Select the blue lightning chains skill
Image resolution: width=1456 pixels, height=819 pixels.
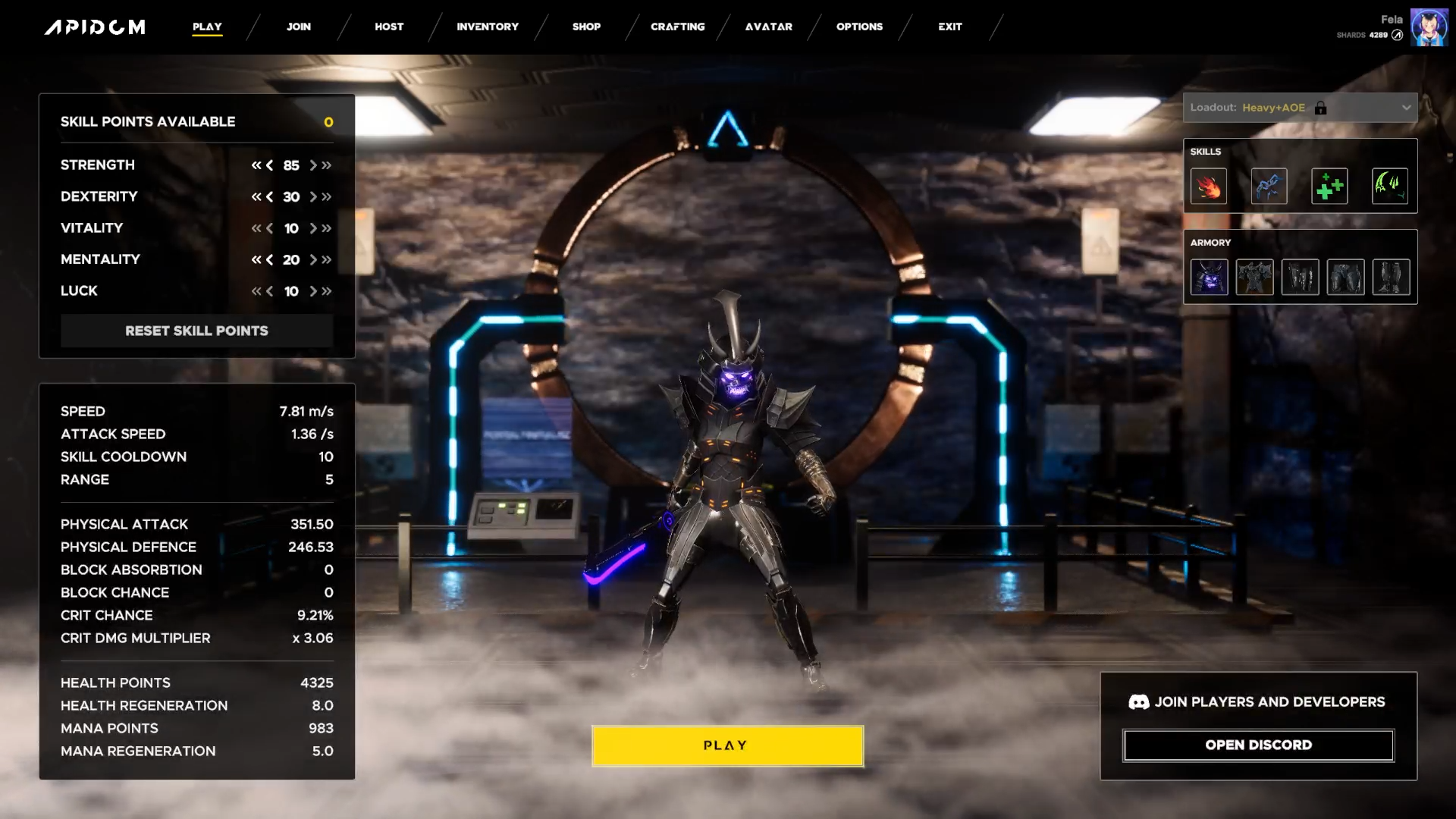(1269, 187)
